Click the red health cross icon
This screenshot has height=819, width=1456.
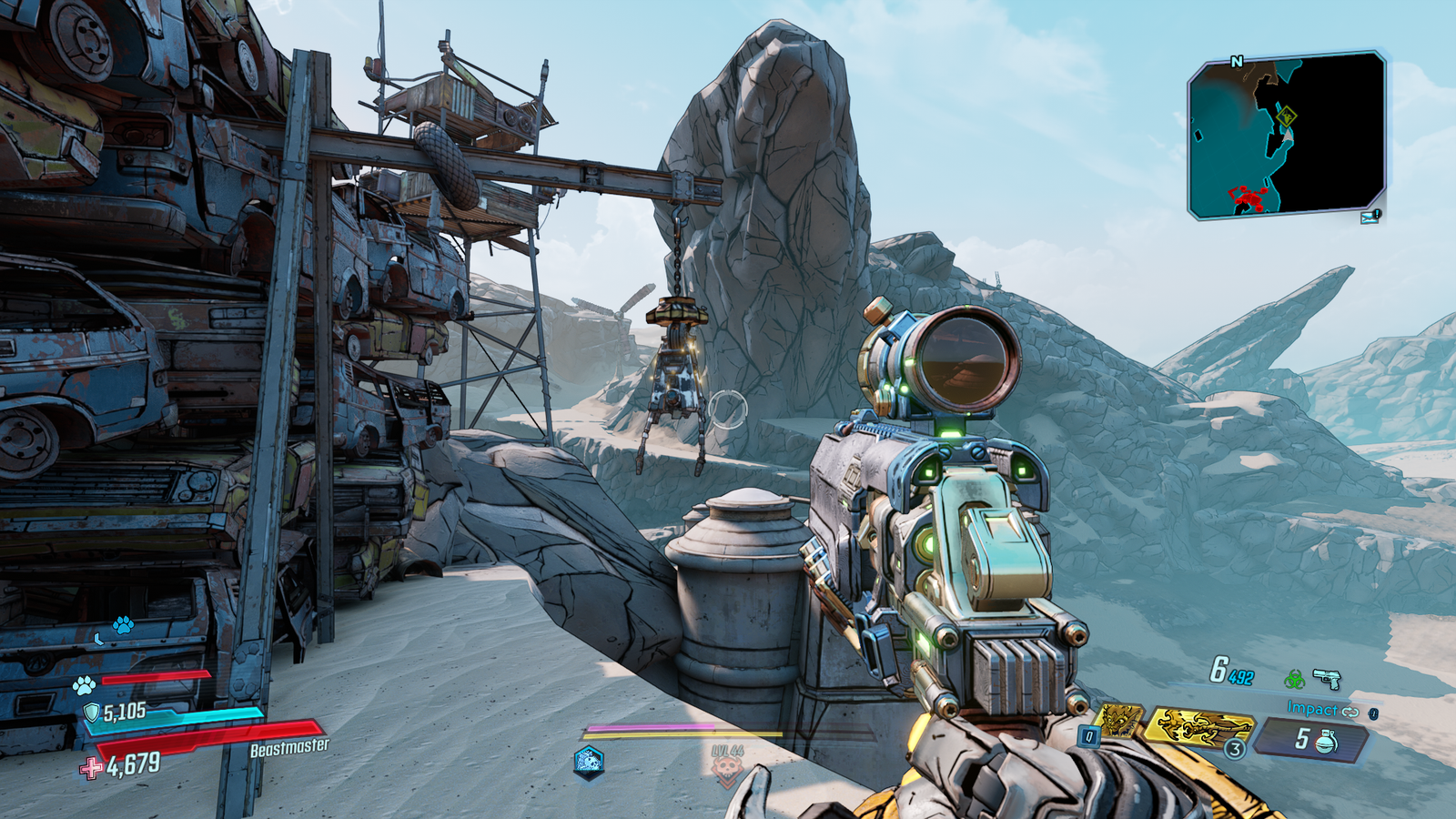[89, 769]
